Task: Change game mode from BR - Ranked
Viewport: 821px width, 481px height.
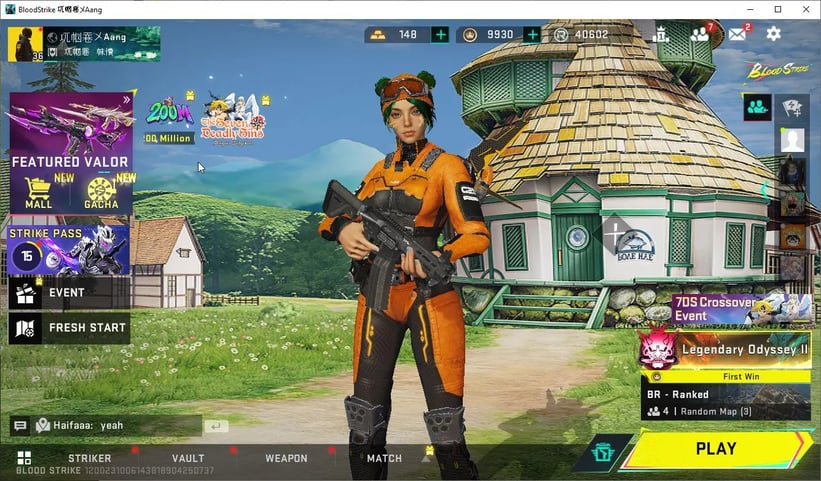Action: click(x=726, y=402)
